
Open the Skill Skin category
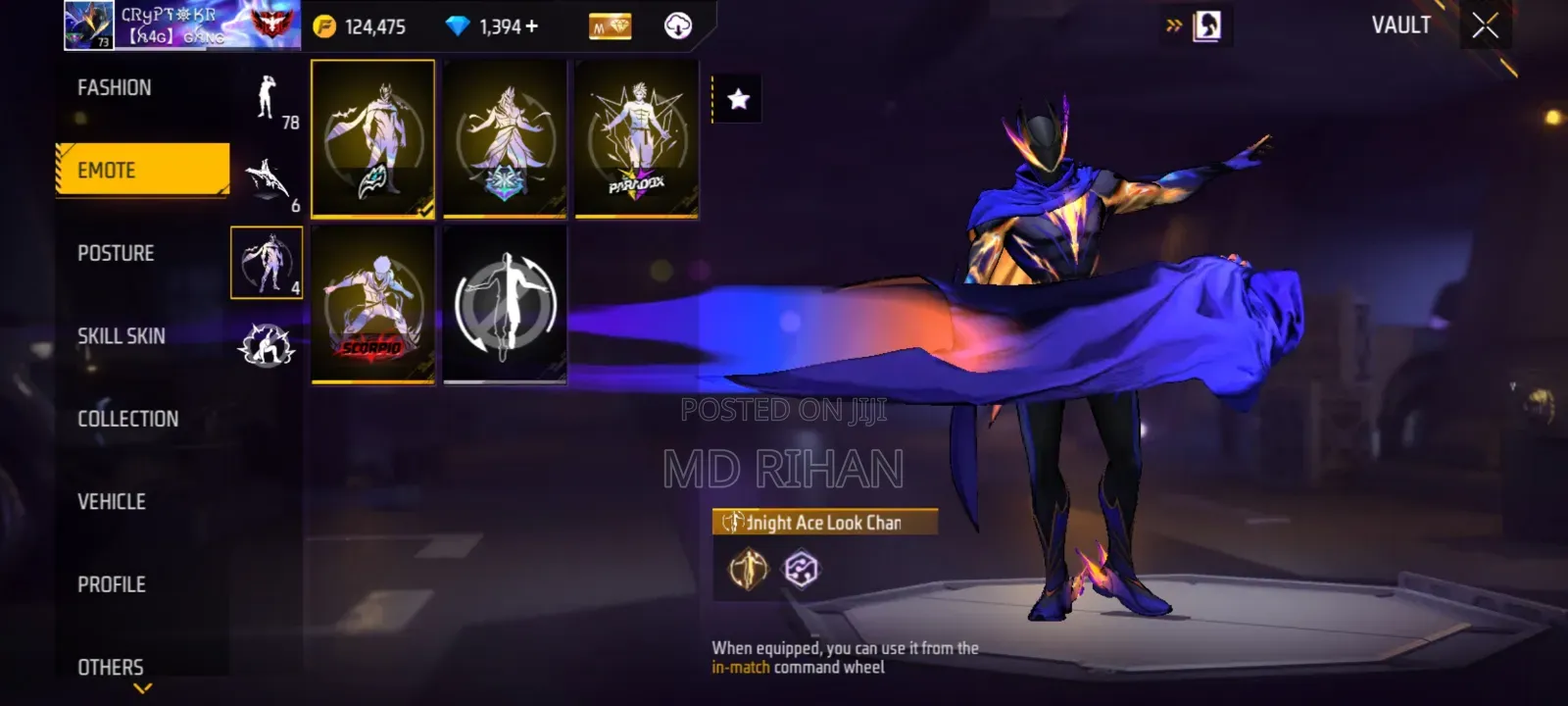[x=122, y=336]
